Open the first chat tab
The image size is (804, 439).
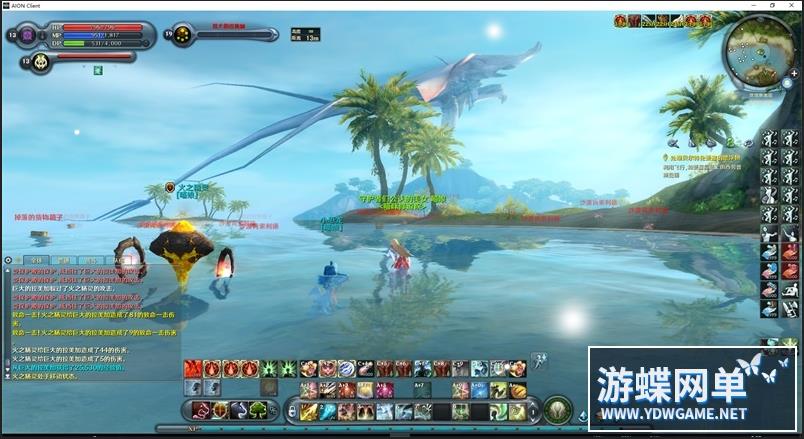[35, 260]
